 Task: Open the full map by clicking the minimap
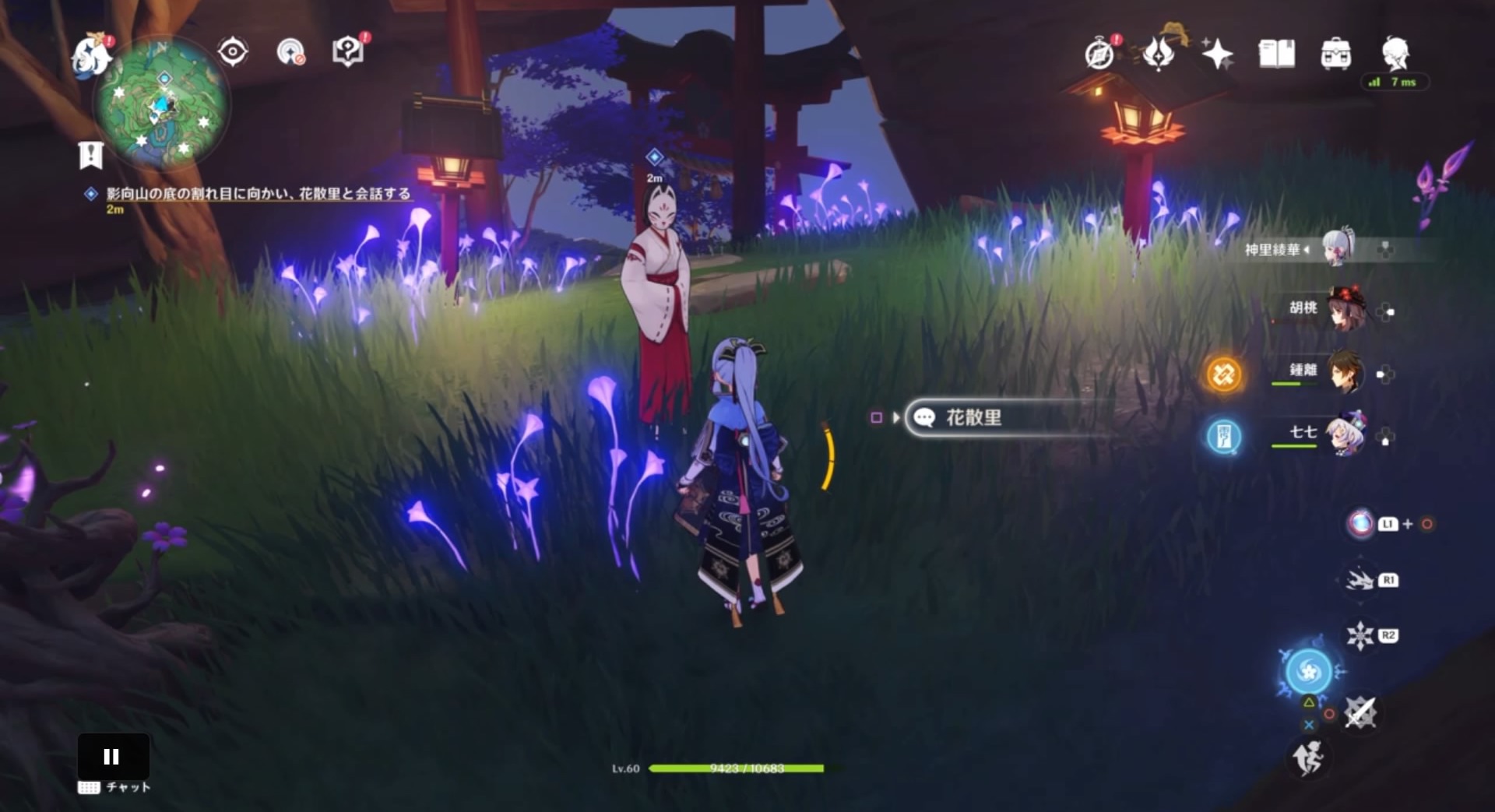160,107
